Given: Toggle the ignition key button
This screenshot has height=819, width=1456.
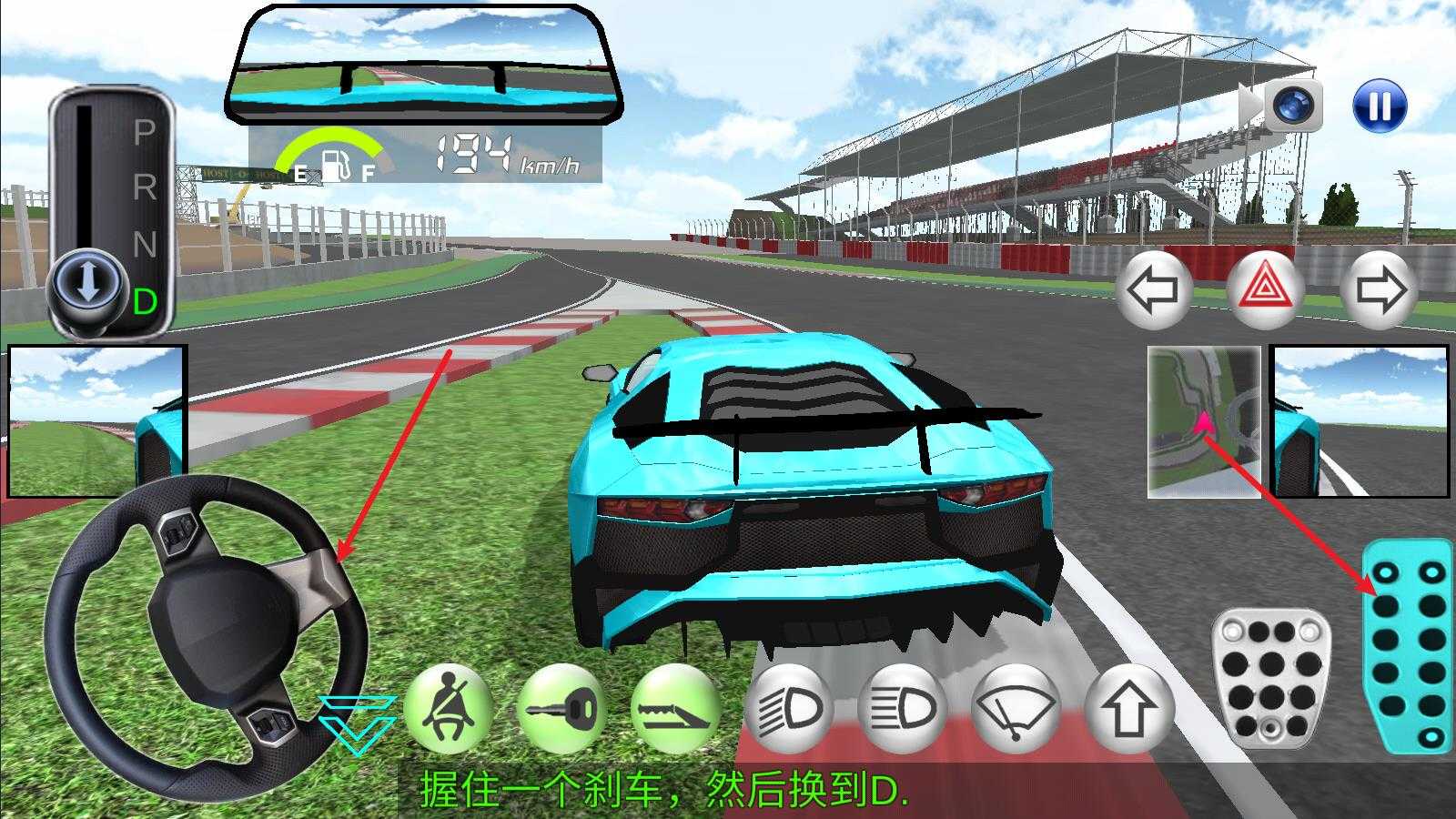Looking at the screenshot, I should pos(561,708).
